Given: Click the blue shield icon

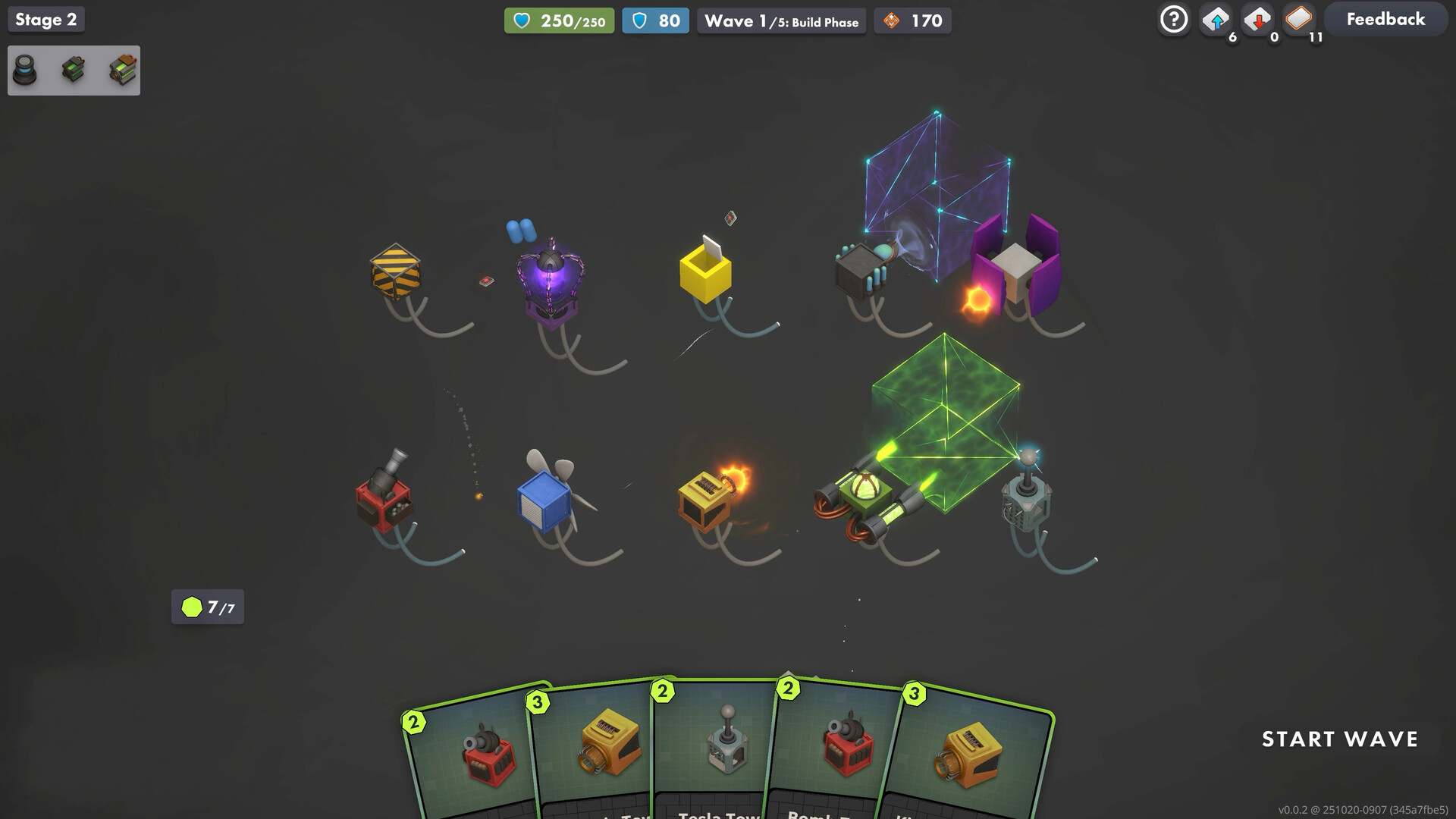Looking at the screenshot, I should [639, 20].
